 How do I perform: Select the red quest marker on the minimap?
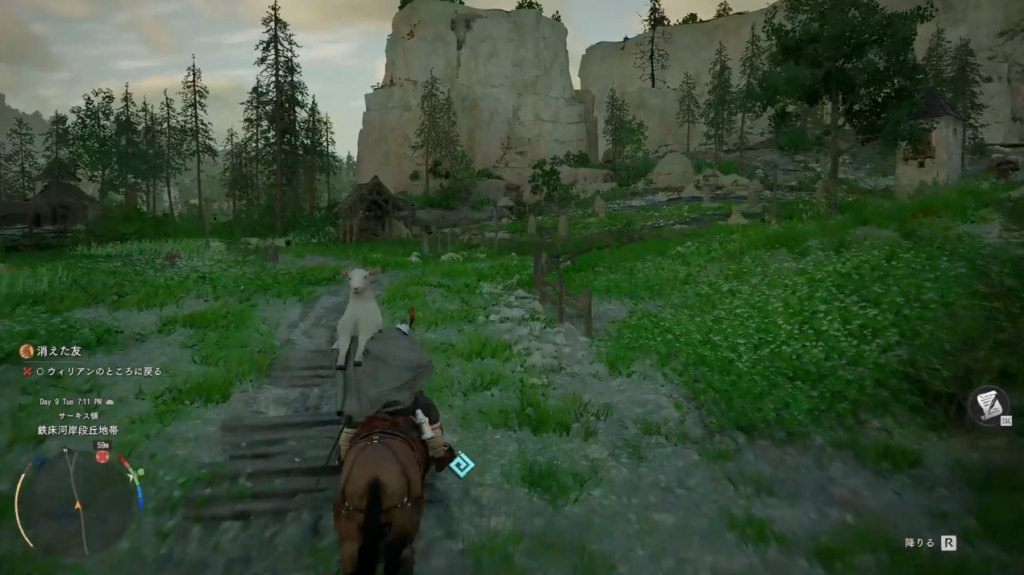pyautogui.click(x=102, y=457)
